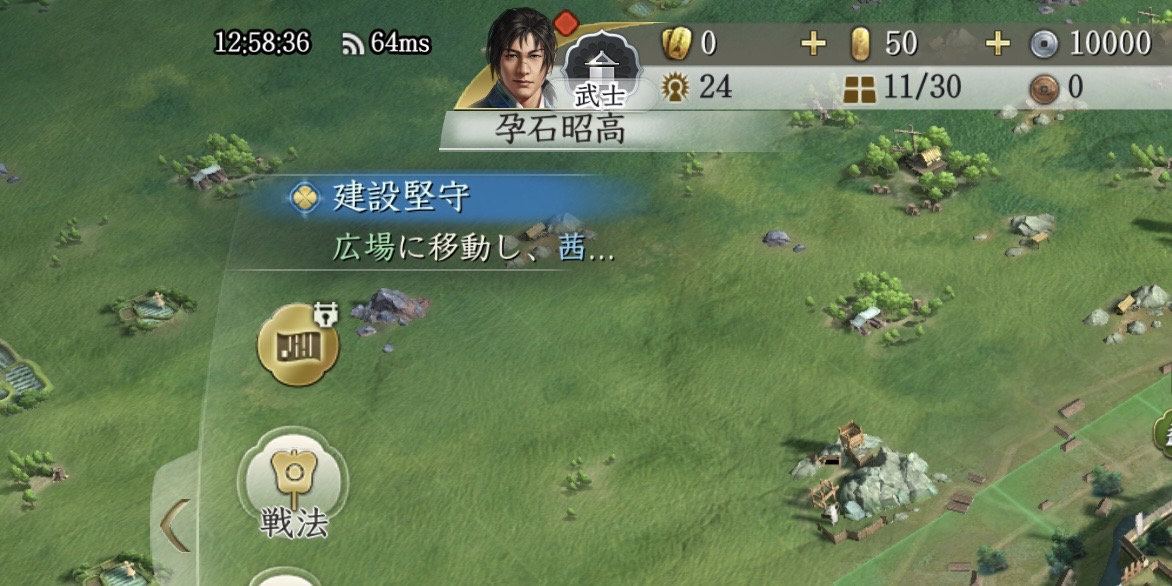Viewport: 1172px width, 586px height.
Task: Add silver coins with plus beside 10000
Action: (998, 44)
